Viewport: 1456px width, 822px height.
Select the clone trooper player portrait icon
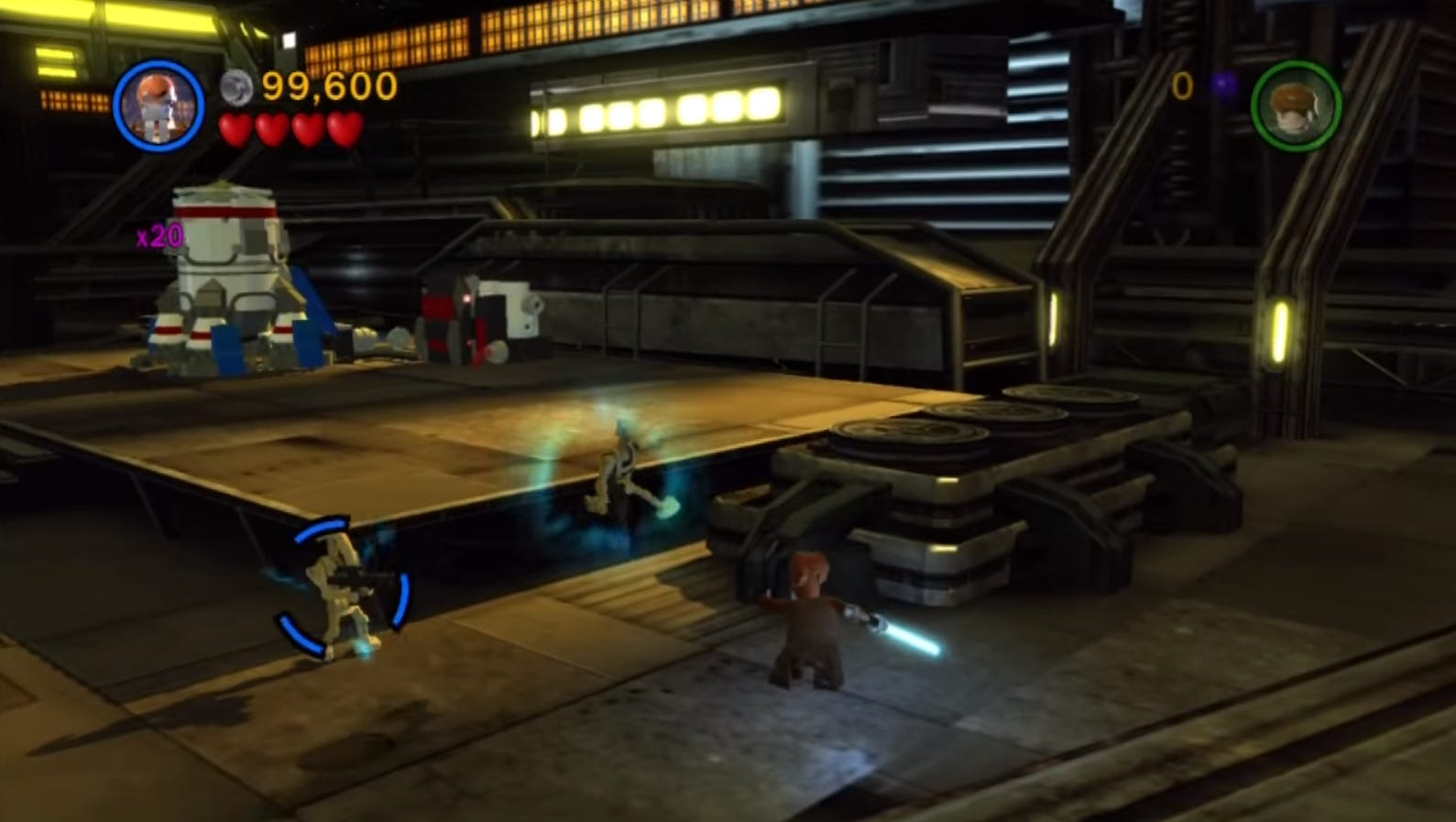158,104
